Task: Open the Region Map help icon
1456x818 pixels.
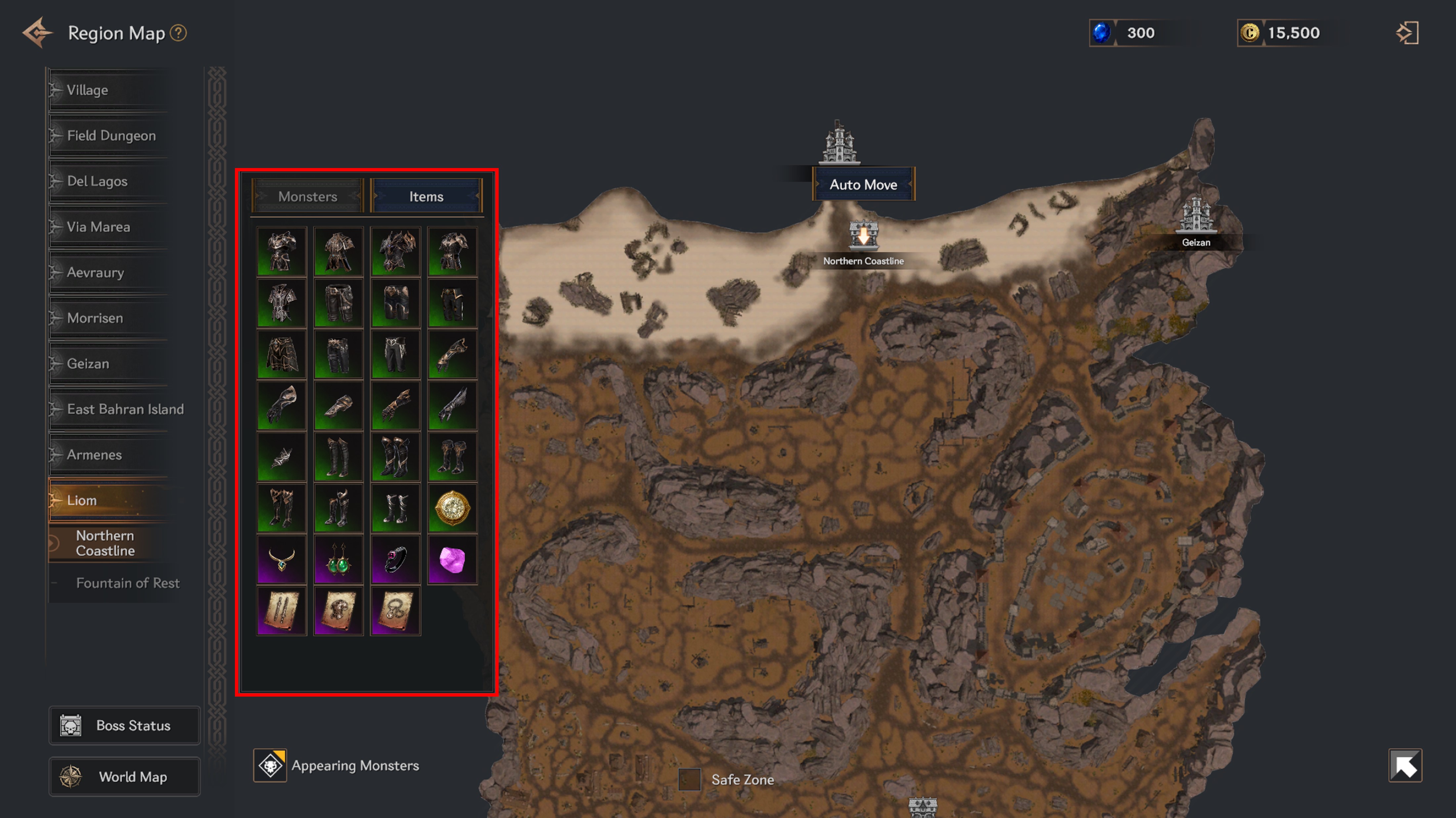Action: point(179,33)
